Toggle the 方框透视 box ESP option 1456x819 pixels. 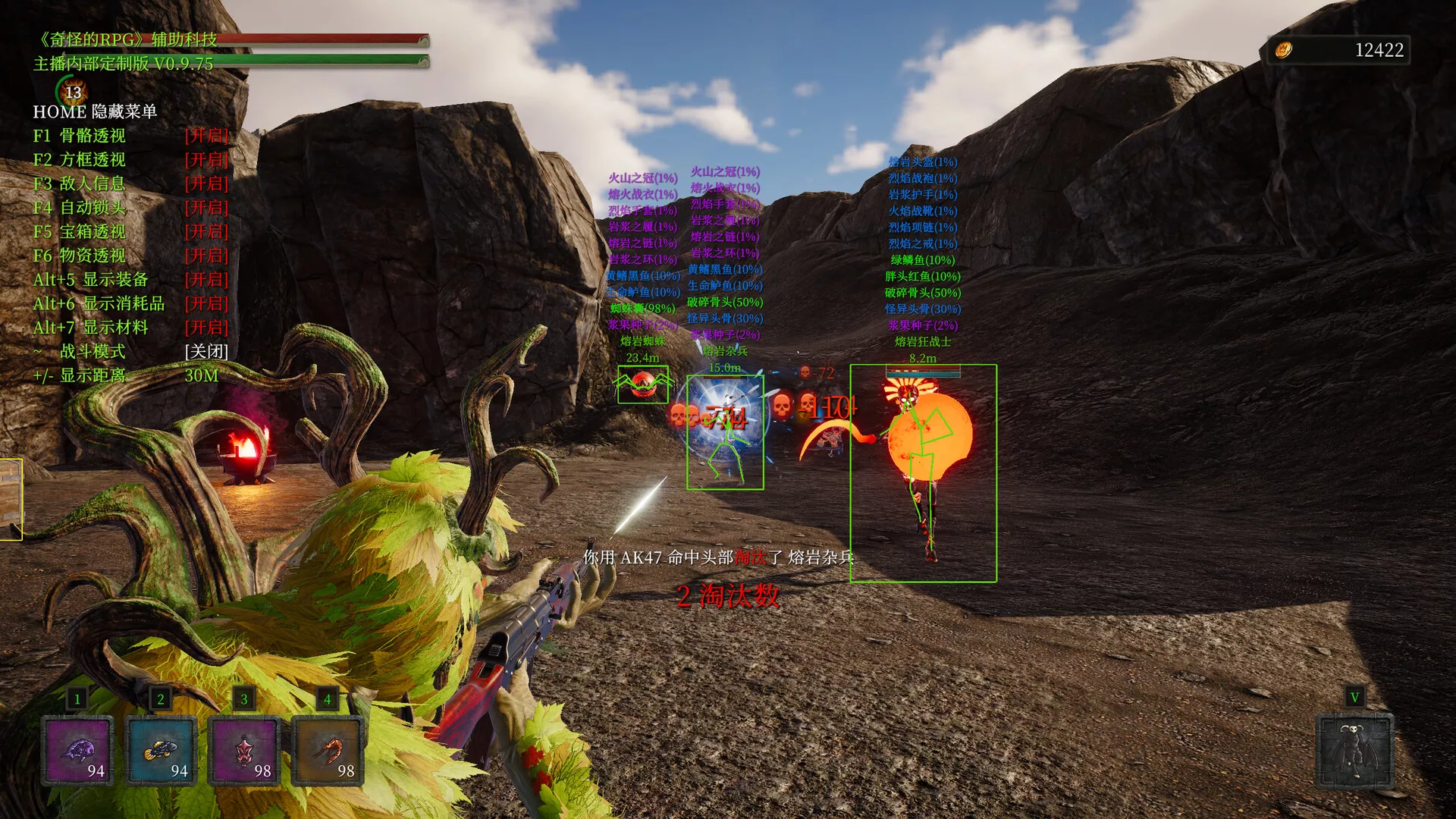coord(130,160)
